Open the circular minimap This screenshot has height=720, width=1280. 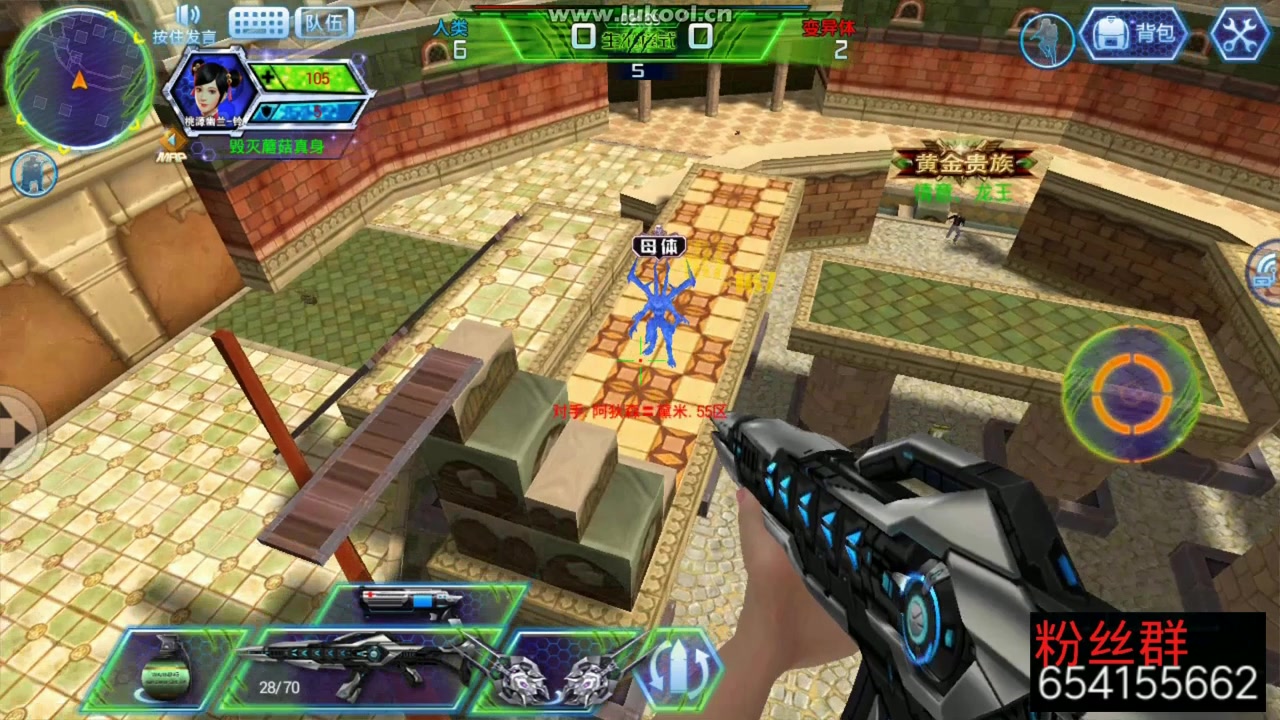coord(79,79)
